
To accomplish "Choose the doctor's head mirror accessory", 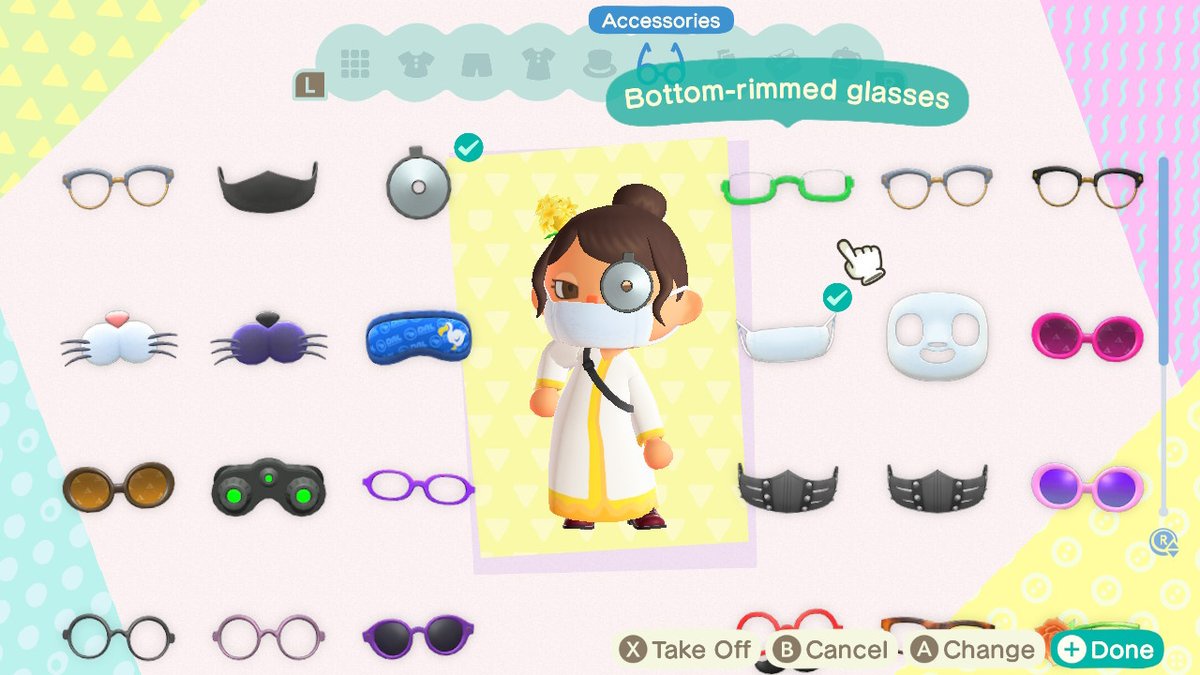I will point(417,184).
